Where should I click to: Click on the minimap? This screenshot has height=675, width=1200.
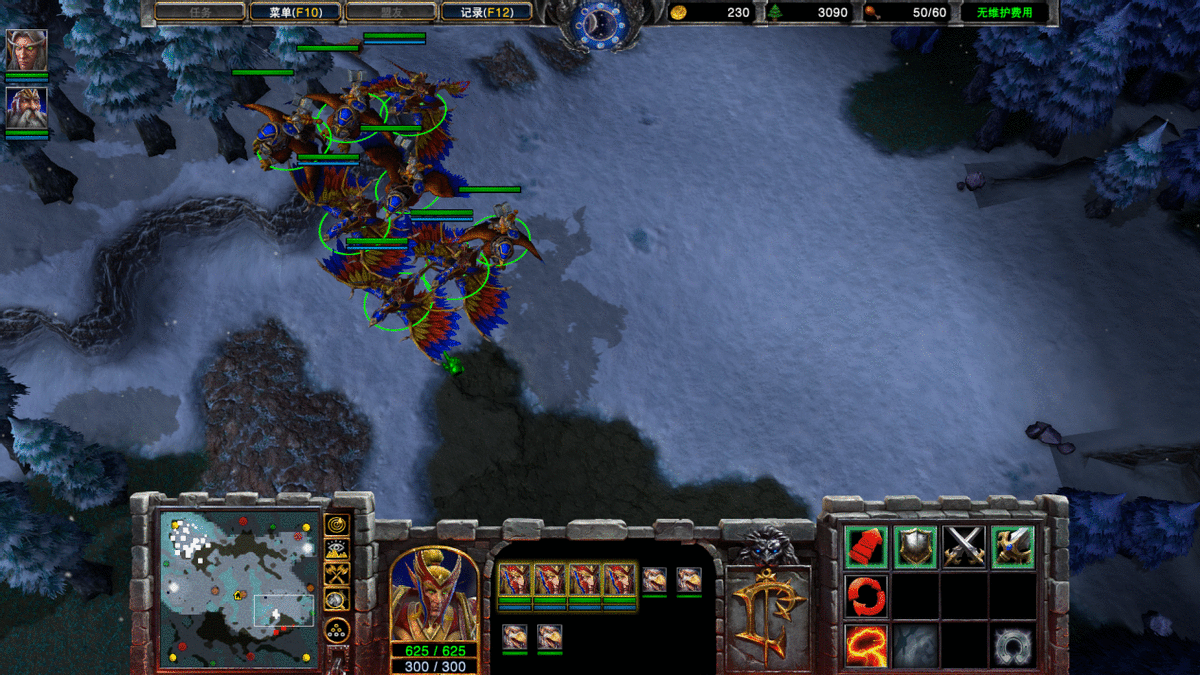click(238, 588)
